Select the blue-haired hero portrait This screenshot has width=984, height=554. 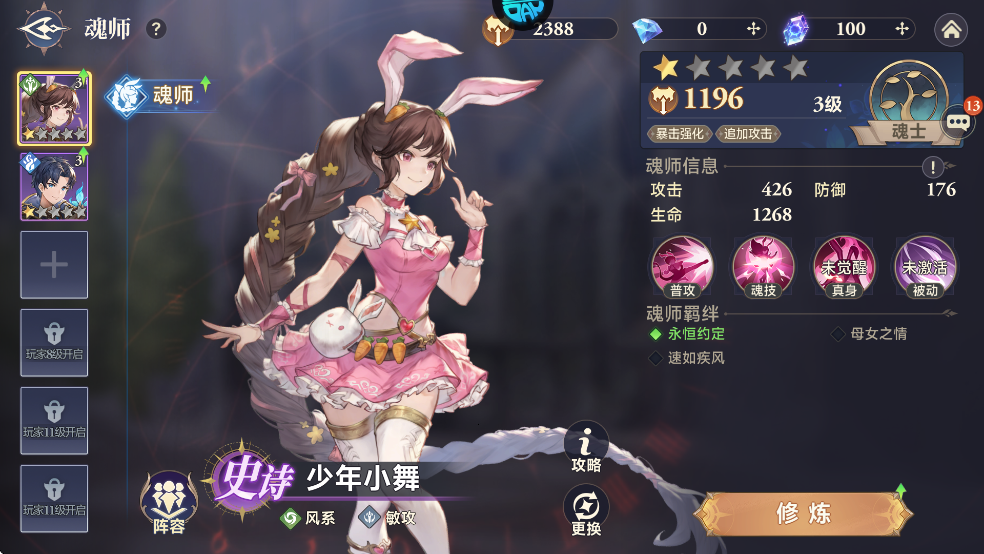[54, 186]
